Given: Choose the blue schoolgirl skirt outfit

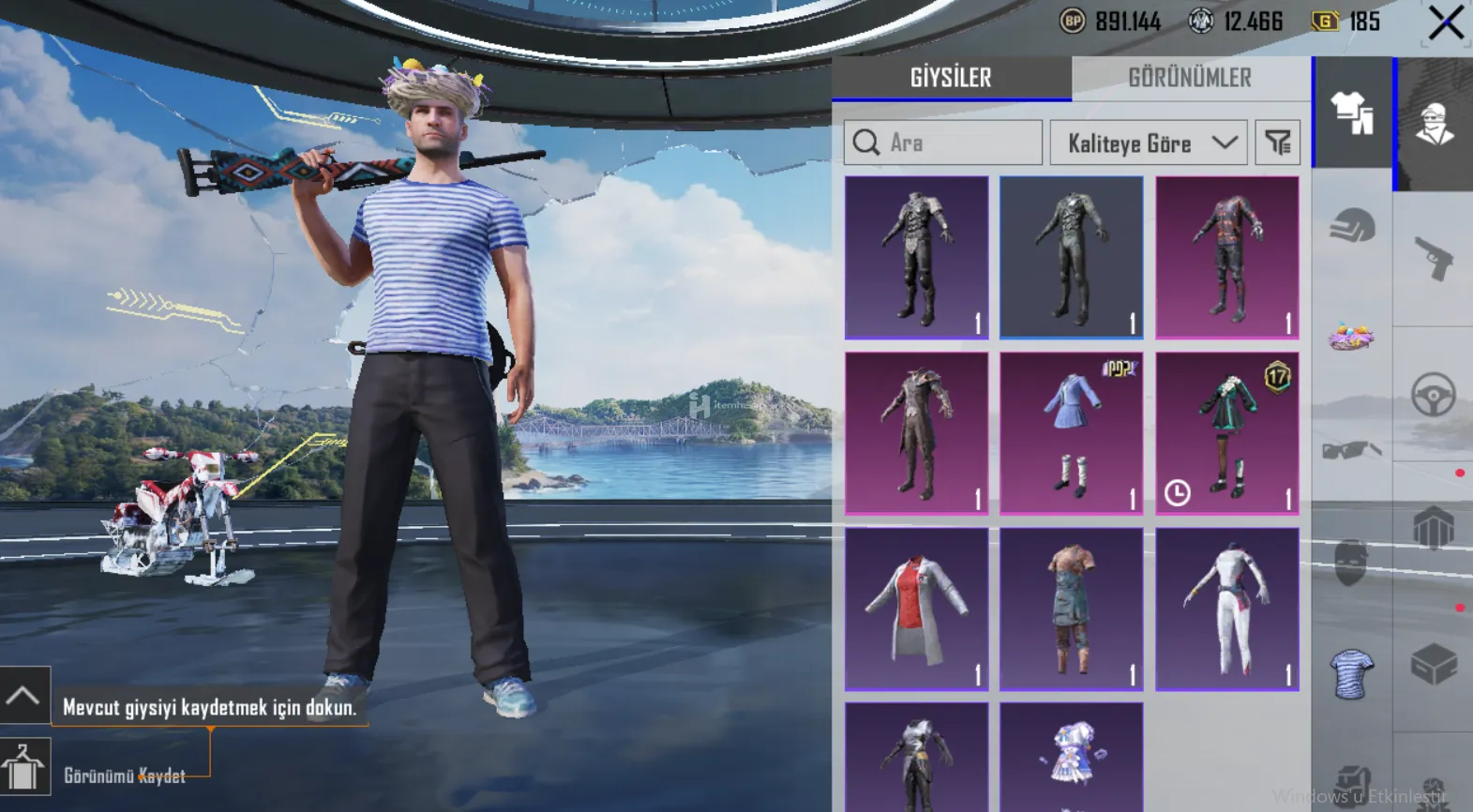Looking at the screenshot, I should 1071,433.
